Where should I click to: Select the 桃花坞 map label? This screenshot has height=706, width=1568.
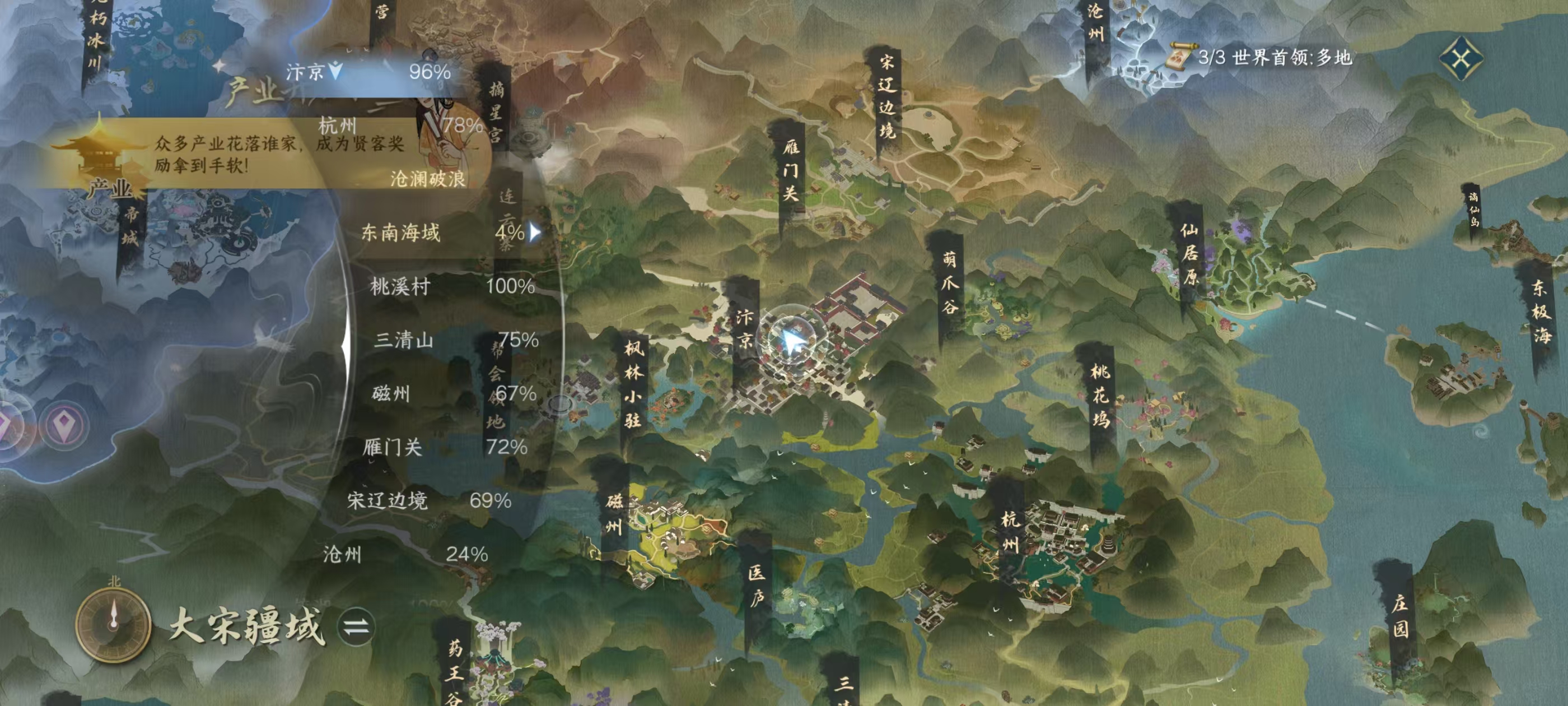pos(1100,396)
